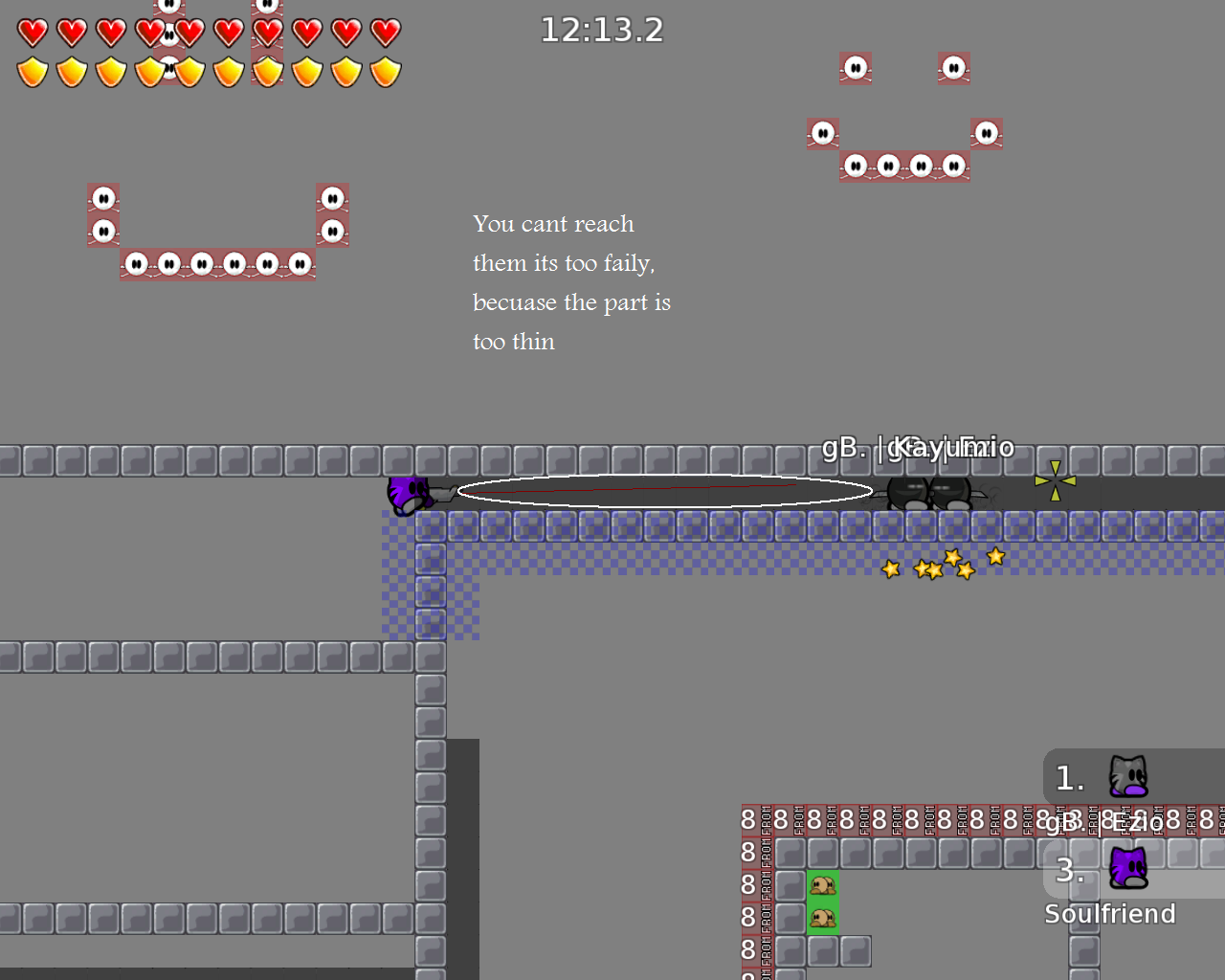
Task: Click the first heart in the health bar
Action: 32,33
